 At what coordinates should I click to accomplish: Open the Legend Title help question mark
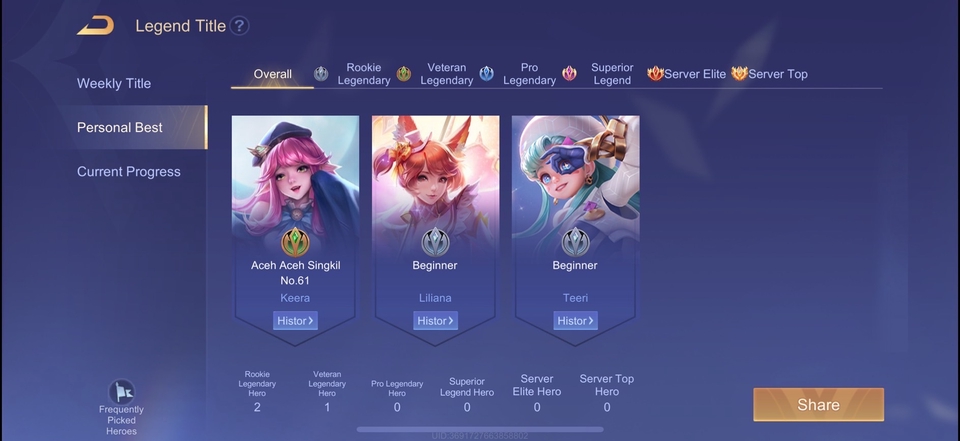click(x=240, y=26)
